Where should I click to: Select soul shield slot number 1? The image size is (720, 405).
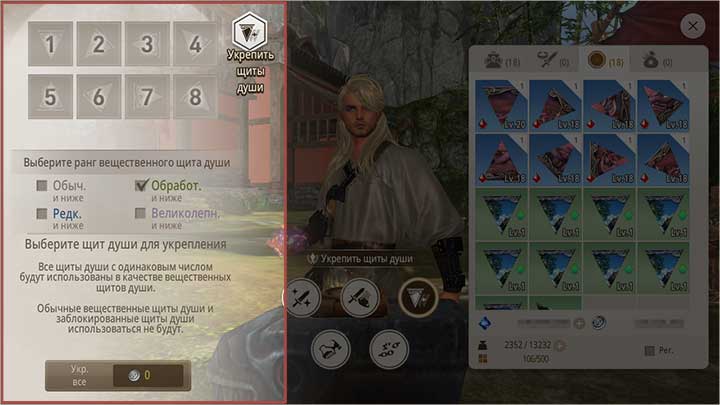(50, 44)
